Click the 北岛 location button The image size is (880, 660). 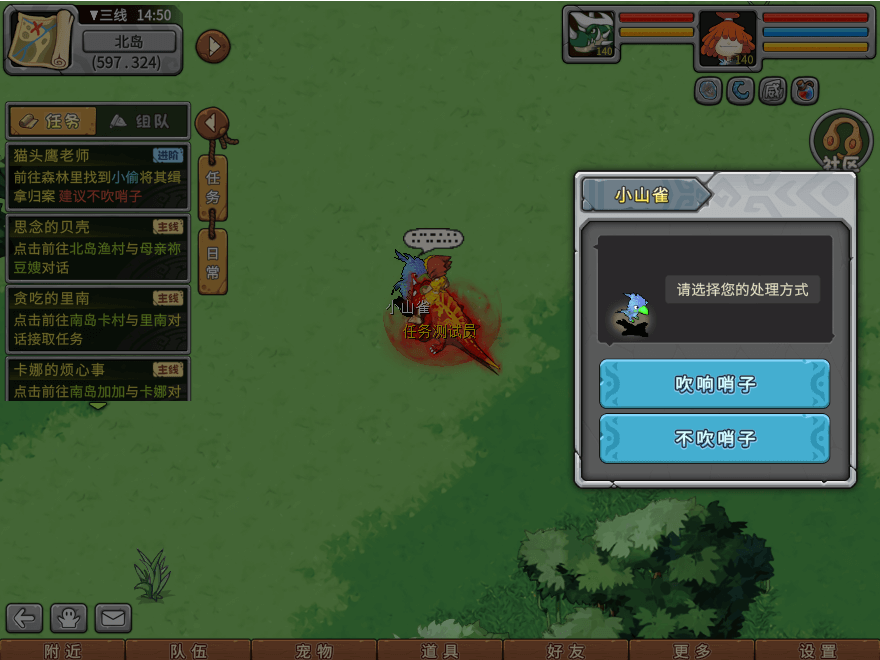pyautogui.click(x=129, y=42)
